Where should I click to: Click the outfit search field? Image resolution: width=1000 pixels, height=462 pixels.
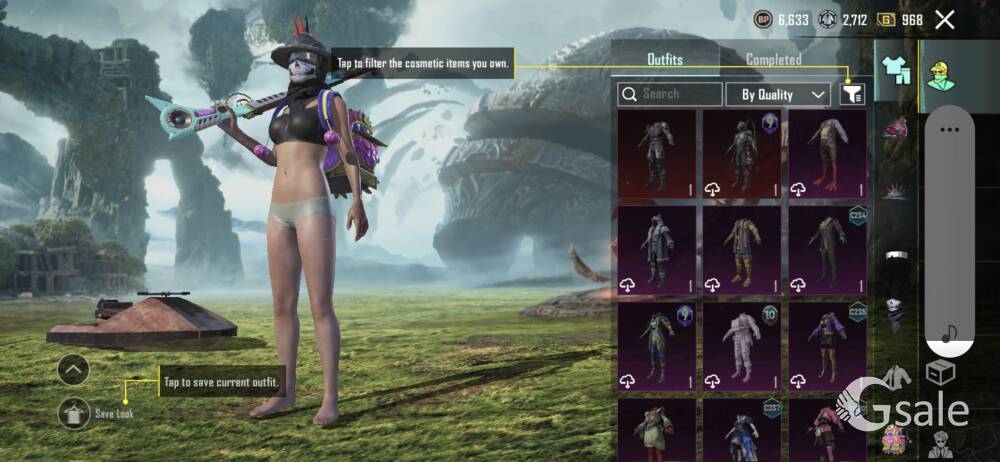[x=670, y=94]
